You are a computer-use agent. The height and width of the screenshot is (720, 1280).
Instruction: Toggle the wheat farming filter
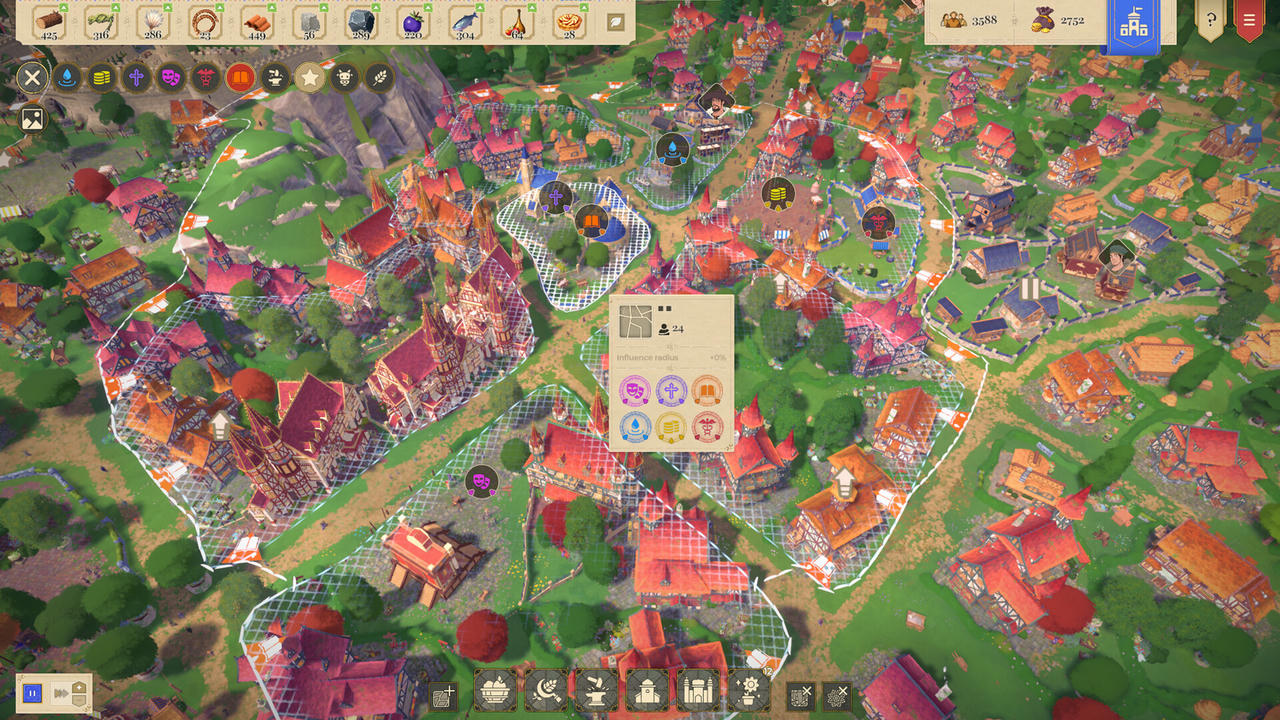[379, 77]
